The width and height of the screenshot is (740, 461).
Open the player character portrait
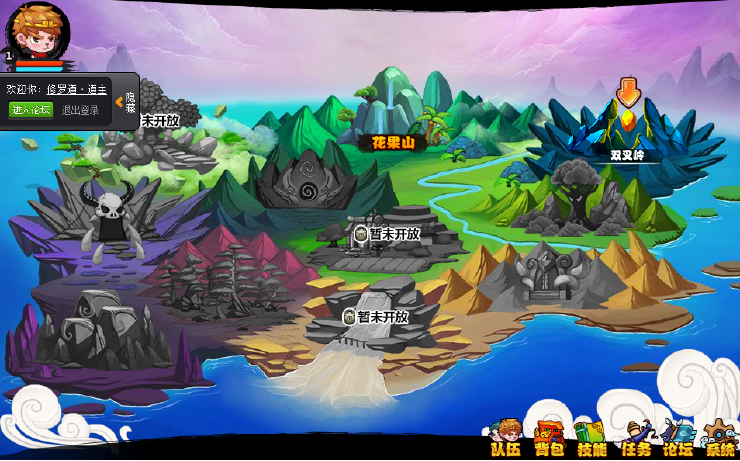pyautogui.click(x=38, y=31)
